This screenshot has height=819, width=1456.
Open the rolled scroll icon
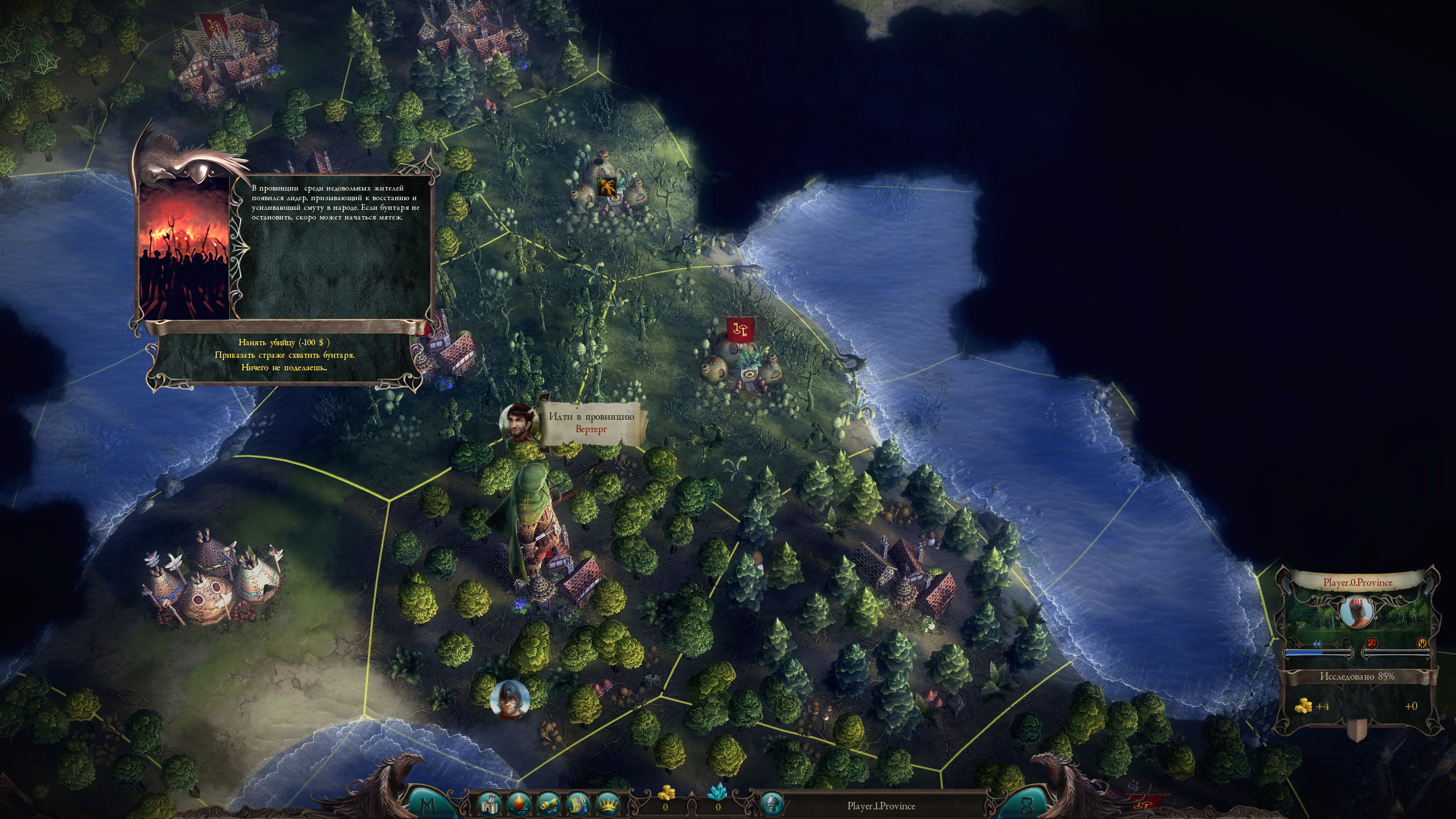tap(549, 805)
